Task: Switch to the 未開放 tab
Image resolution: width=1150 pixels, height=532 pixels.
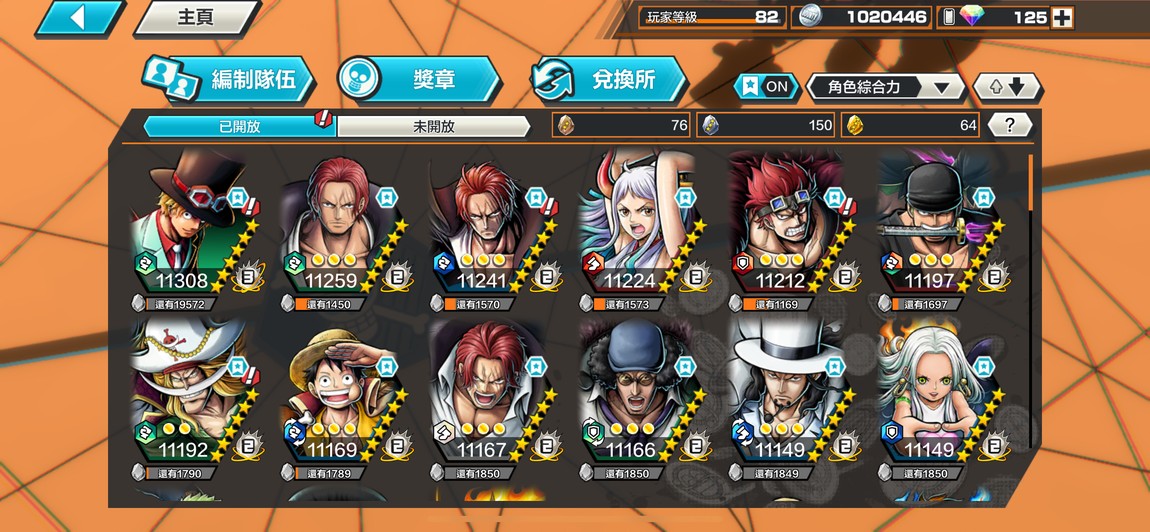Action: pyautogui.click(x=433, y=126)
